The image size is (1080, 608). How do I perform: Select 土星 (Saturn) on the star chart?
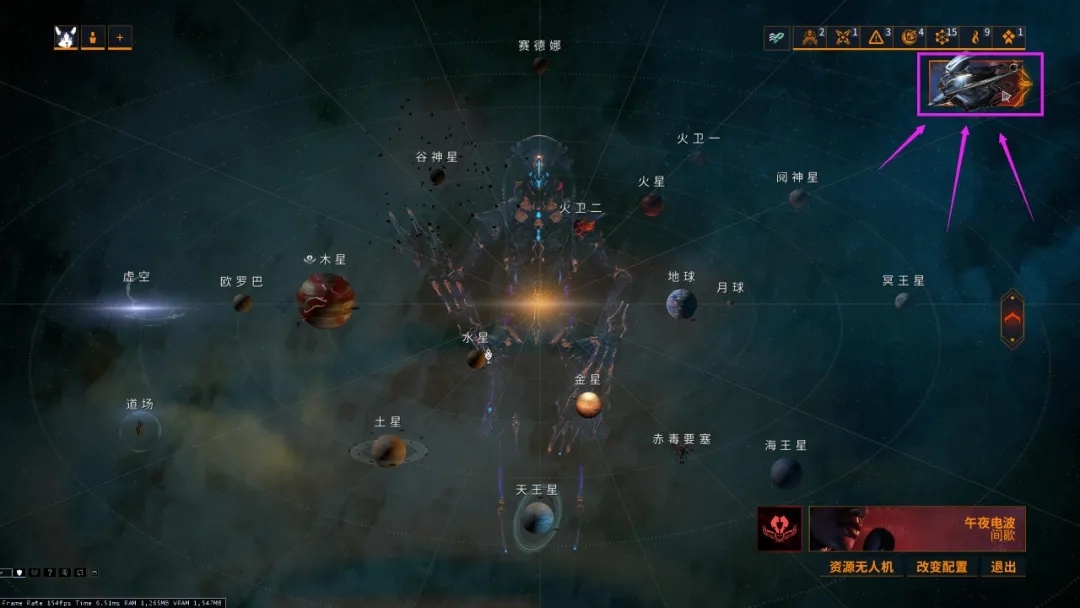[387, 450]
